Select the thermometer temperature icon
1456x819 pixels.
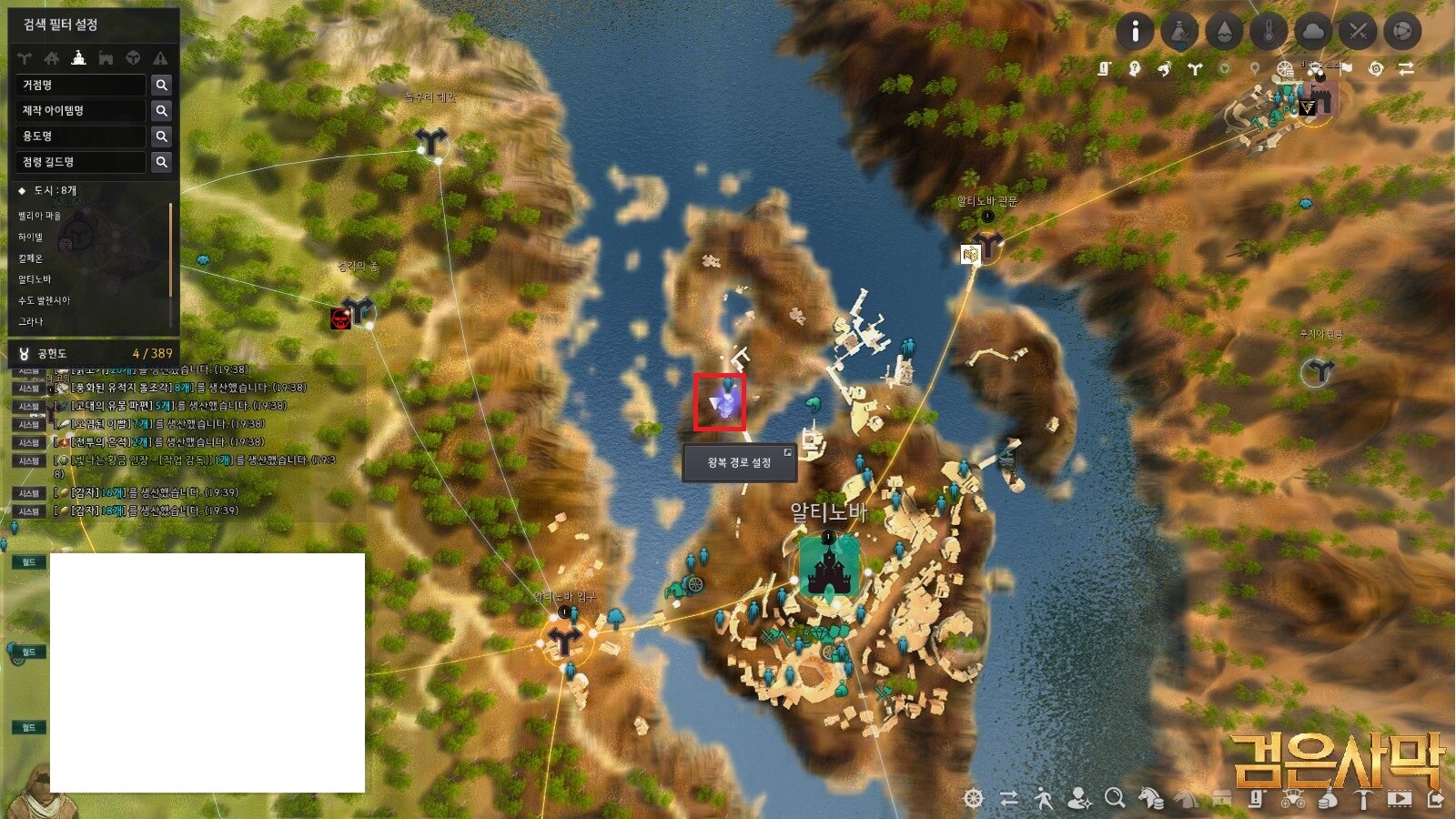(1268, 29)
